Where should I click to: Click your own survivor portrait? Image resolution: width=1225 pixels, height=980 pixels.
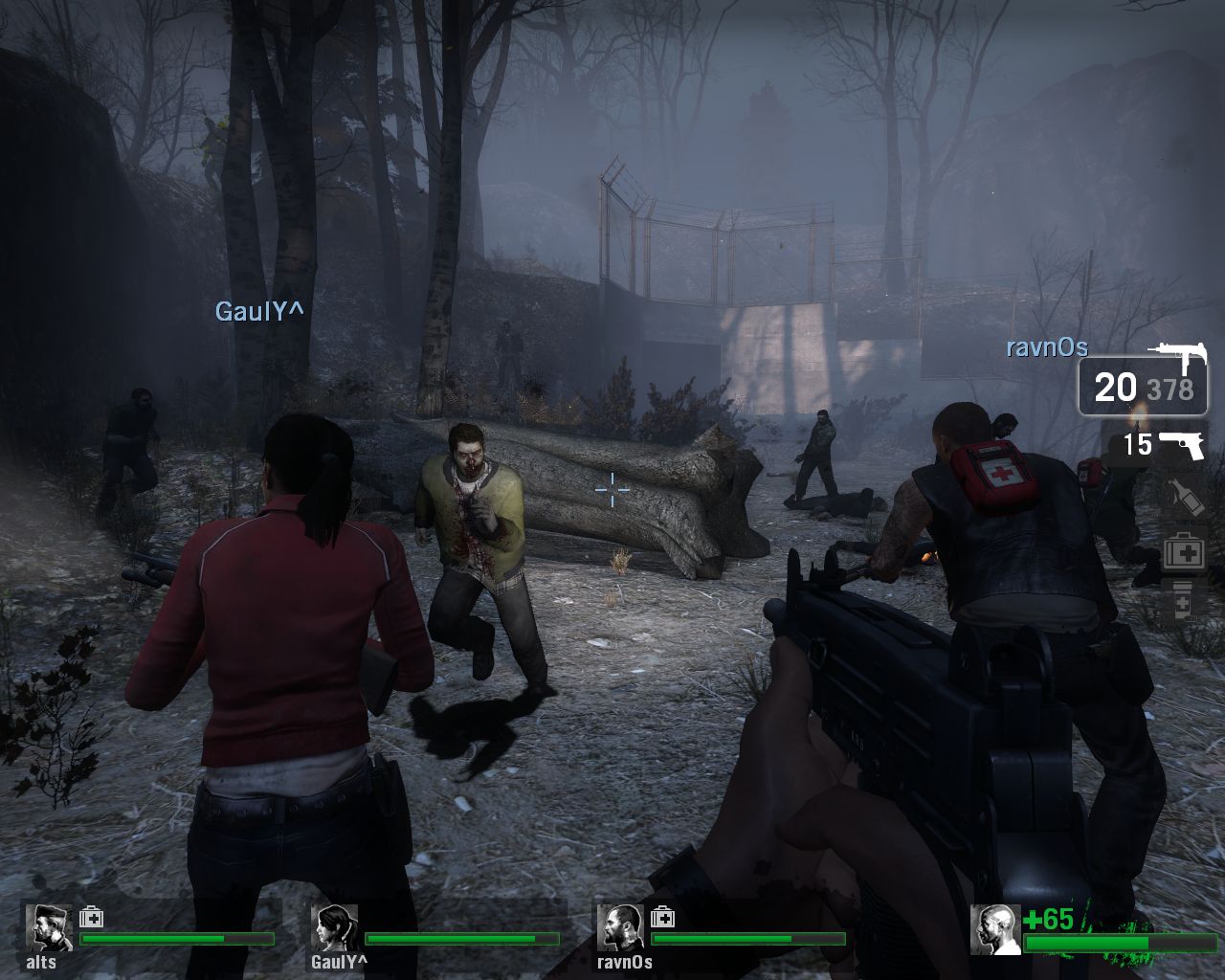(x=994, y=929)
